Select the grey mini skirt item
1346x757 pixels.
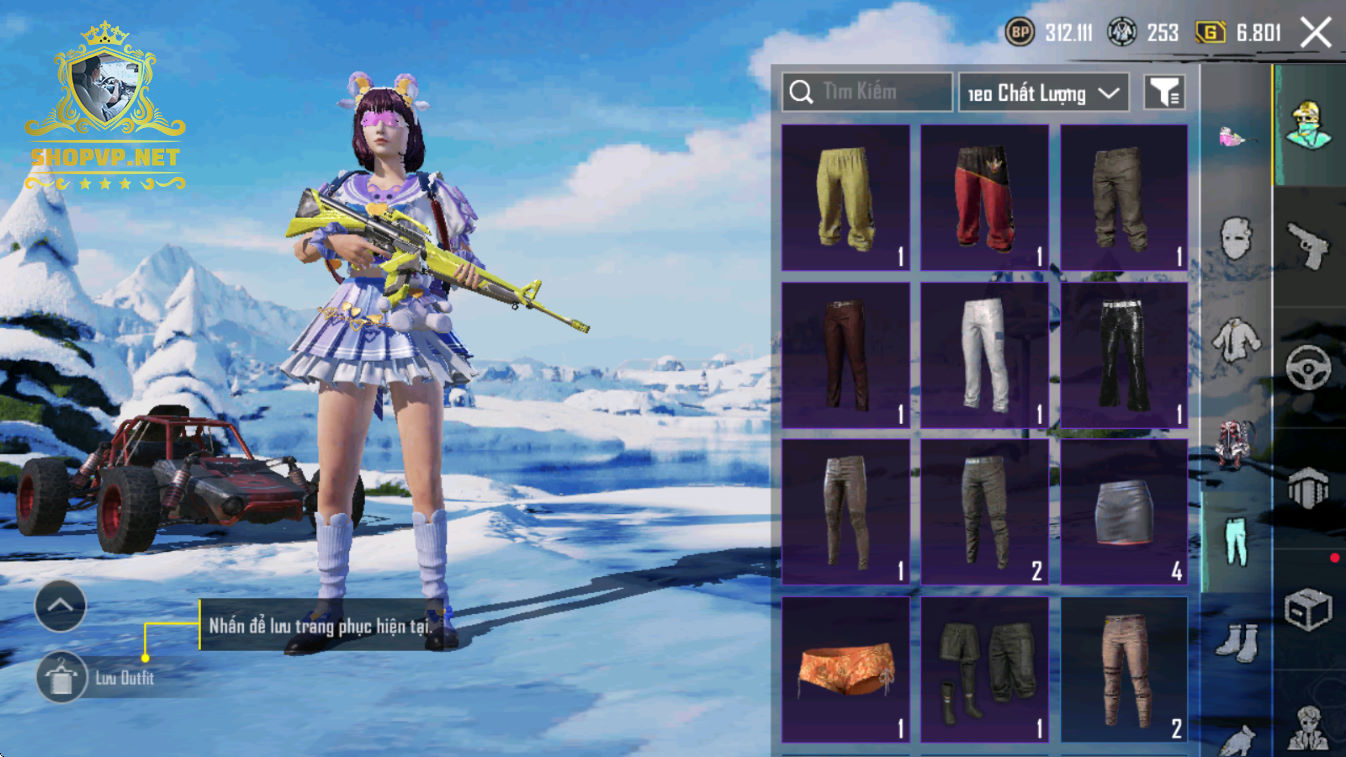pyautogui.click(x=1124, y=512)
